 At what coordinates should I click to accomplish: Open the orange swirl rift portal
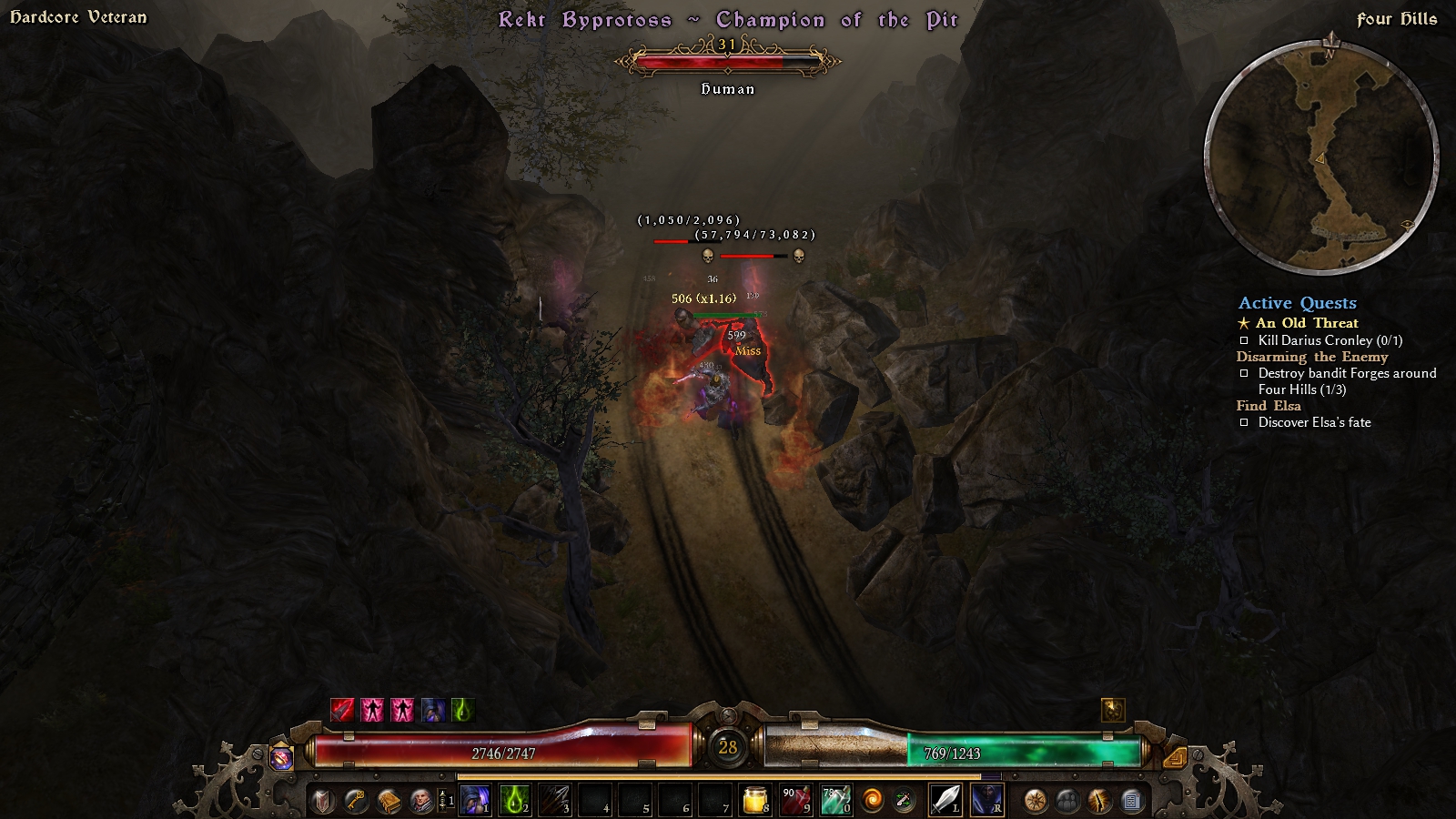[x=873, y=801]
